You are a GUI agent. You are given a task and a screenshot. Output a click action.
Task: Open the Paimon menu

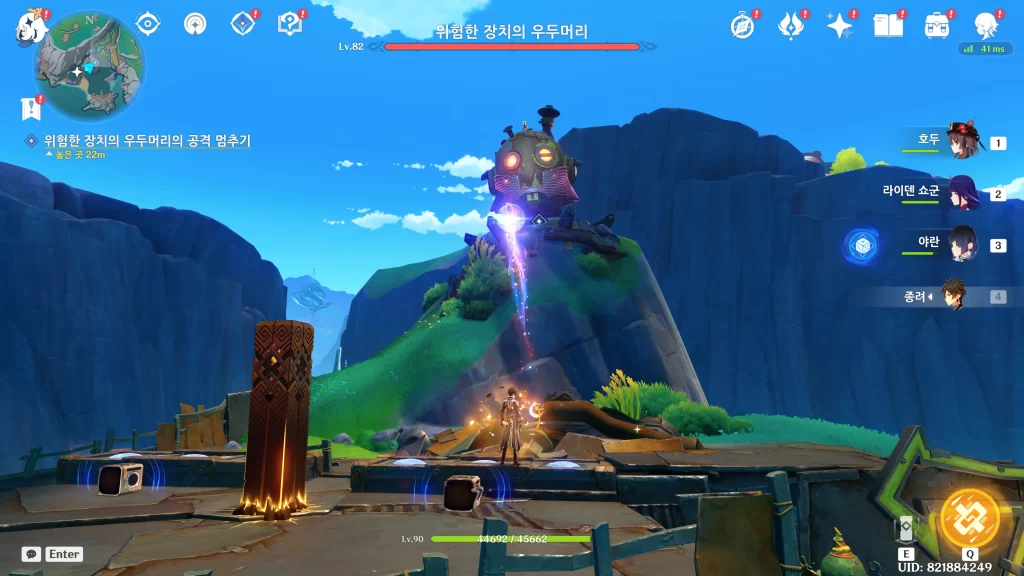pos(30,28)
